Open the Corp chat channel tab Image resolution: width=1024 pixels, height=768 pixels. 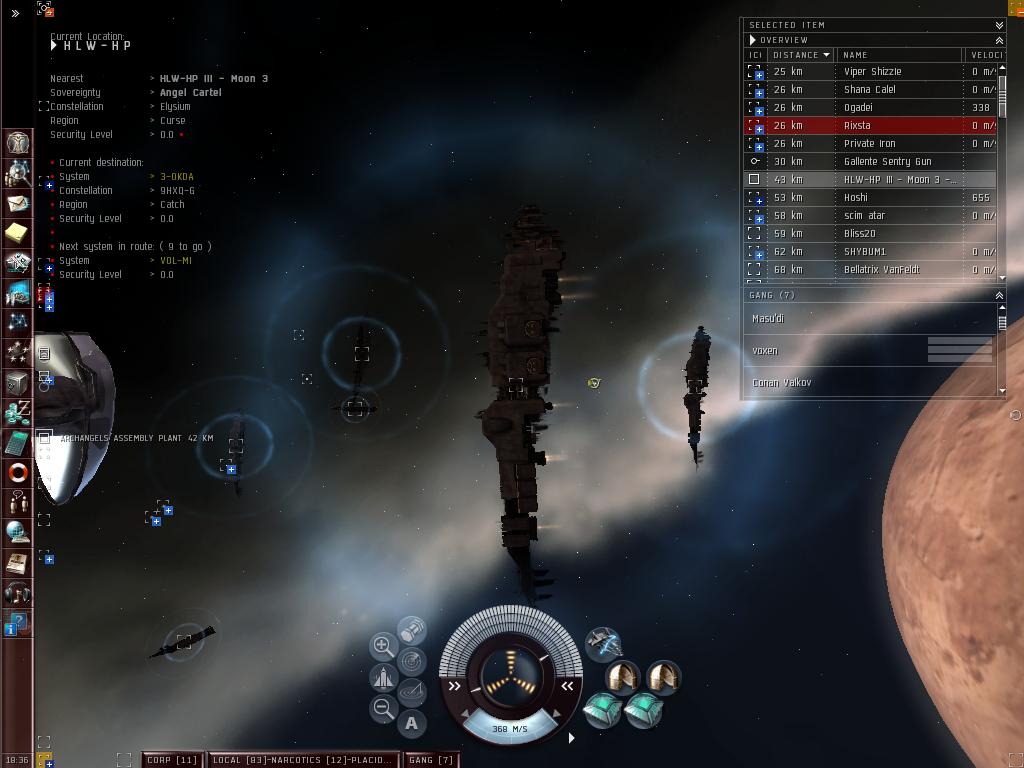(x=172, y=760)
